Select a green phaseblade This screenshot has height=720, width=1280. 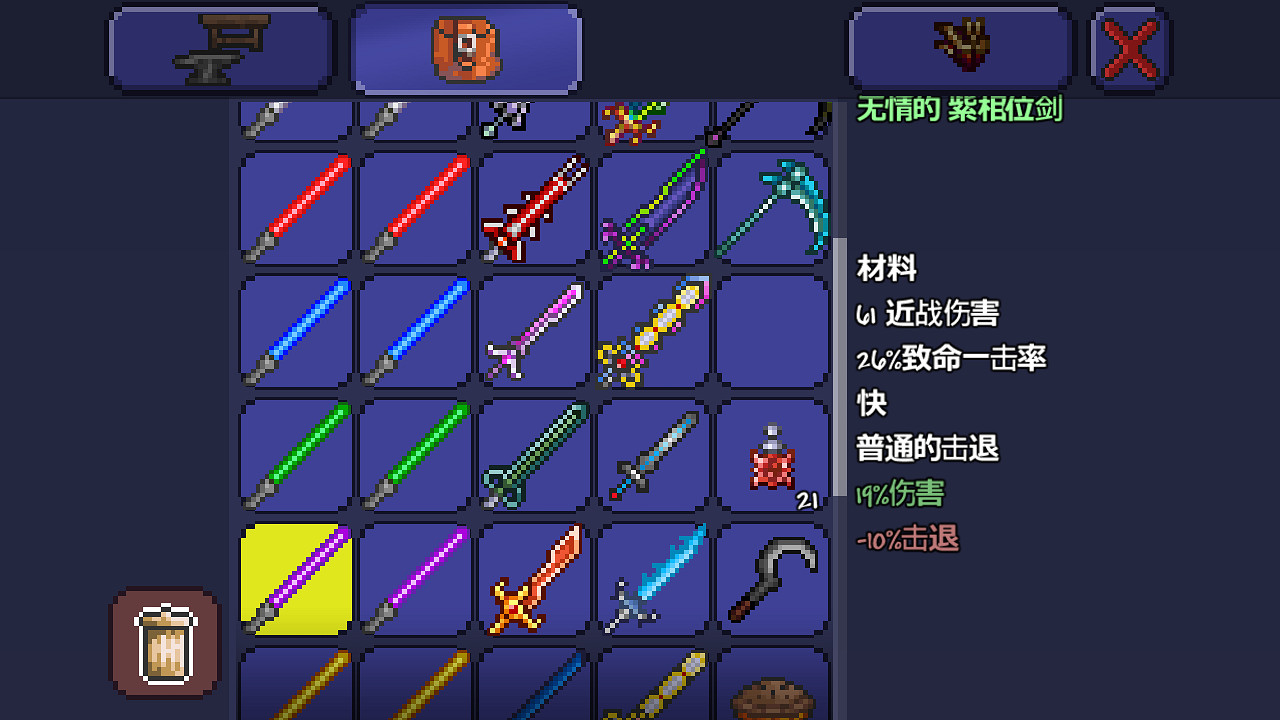point(293,455)
